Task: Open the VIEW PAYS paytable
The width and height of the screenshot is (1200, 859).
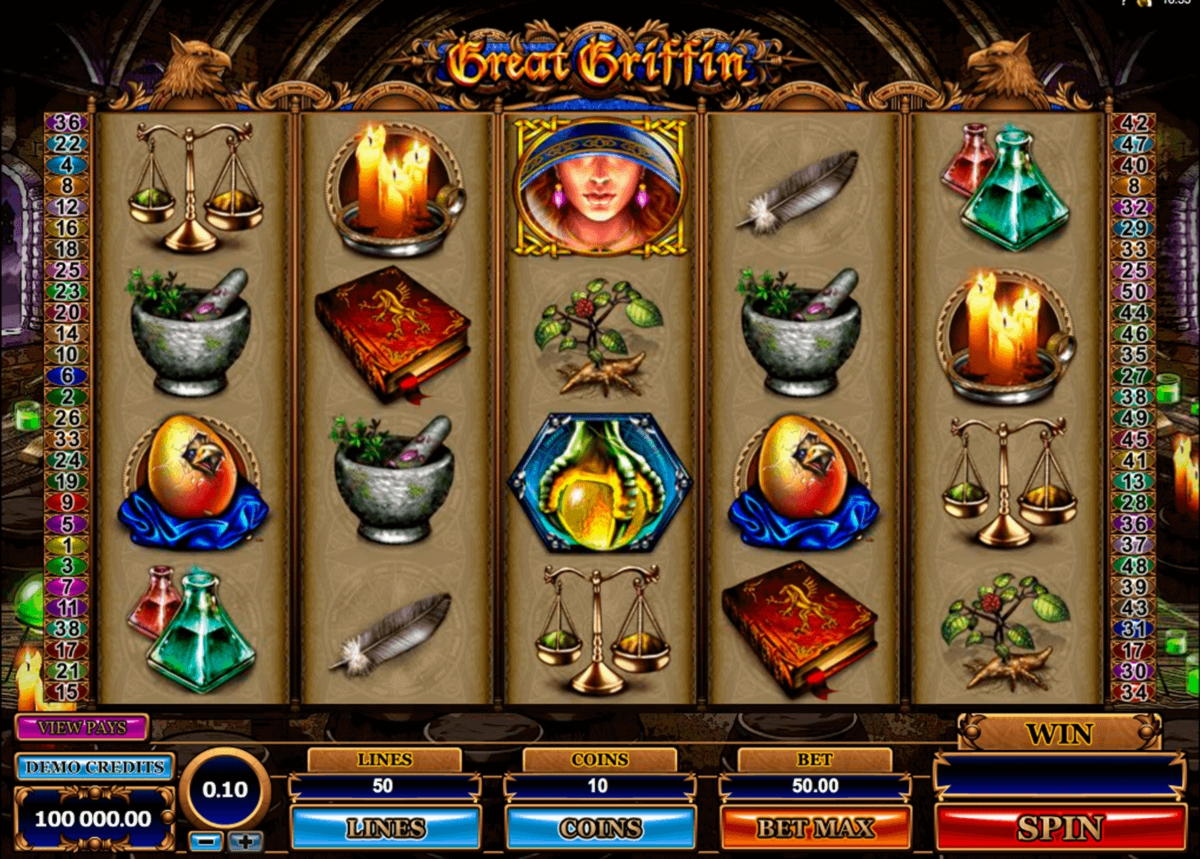Action: [82, 727]
